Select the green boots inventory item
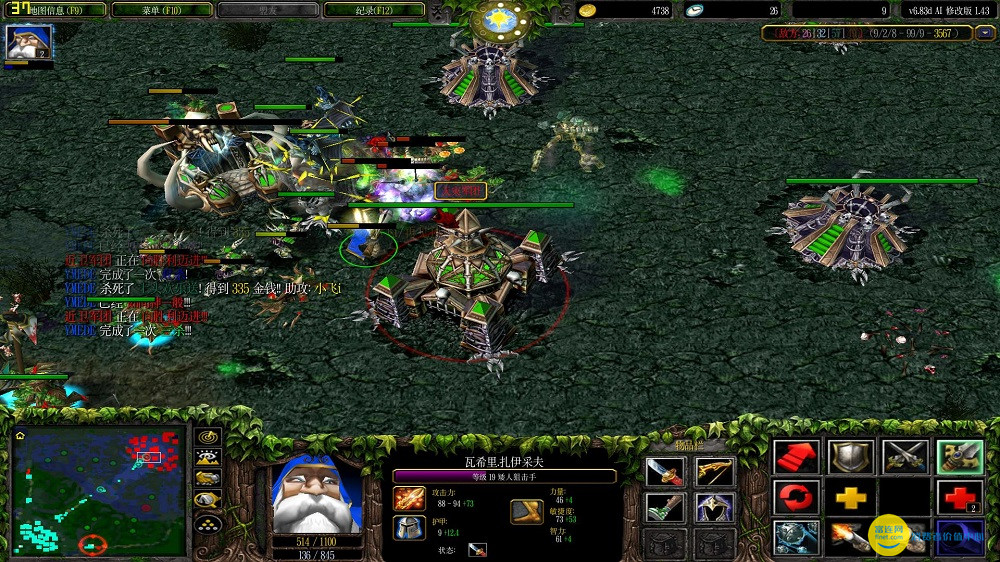This screenshot has height=562, width=1000. point(664,508)
